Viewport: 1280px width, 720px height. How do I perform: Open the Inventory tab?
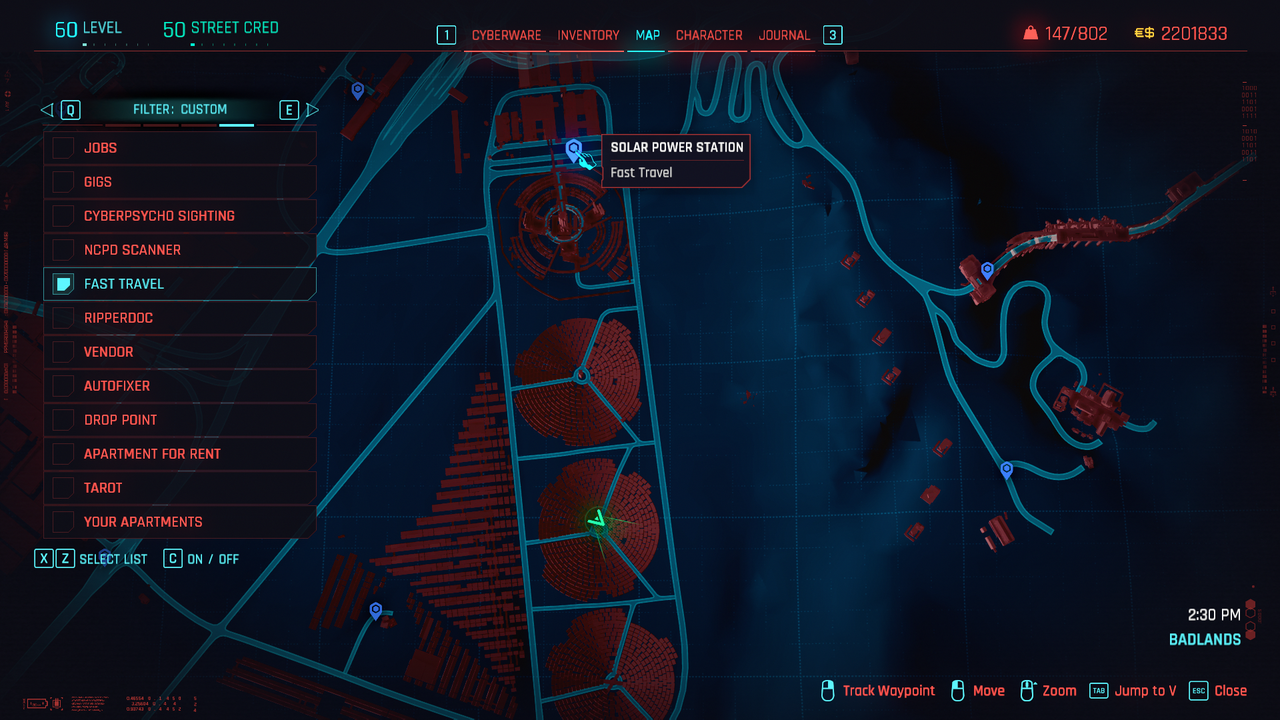pos(588,35)
